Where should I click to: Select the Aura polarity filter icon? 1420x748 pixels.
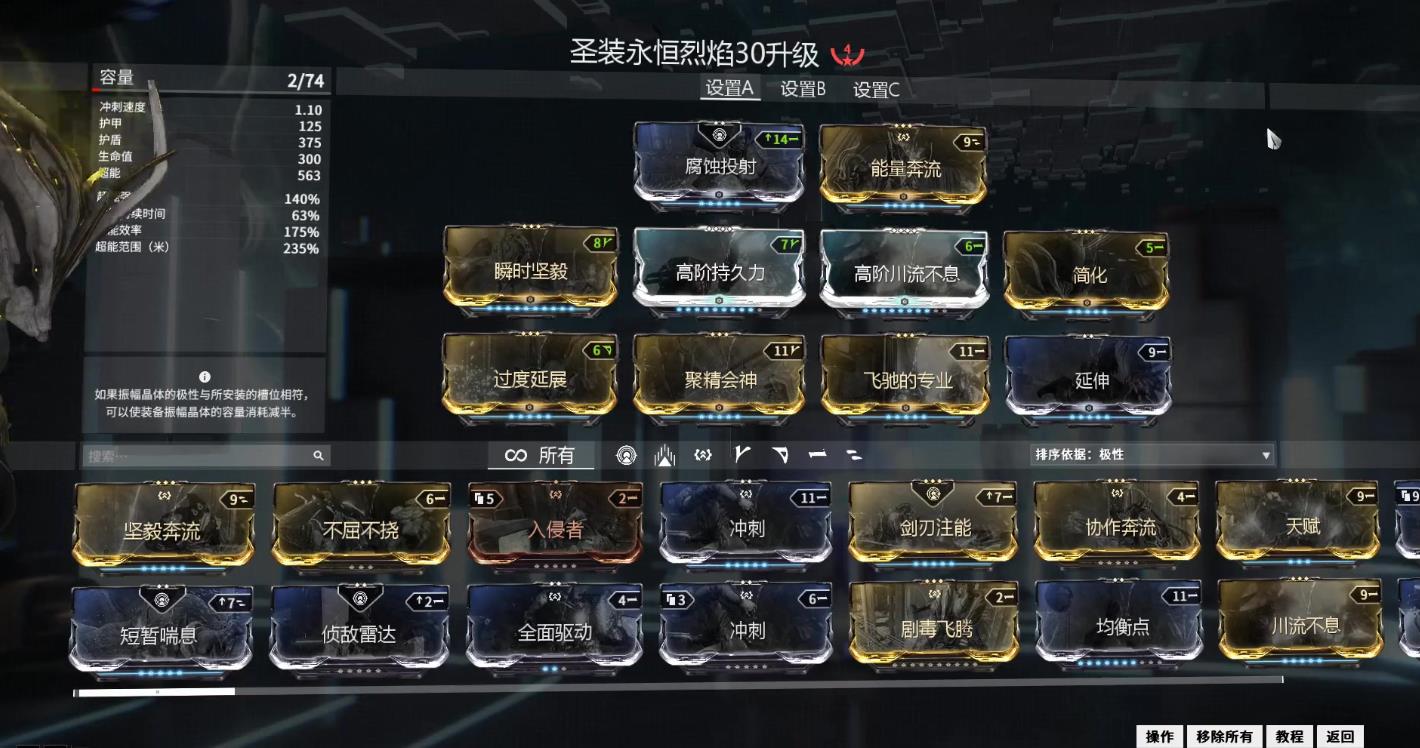tap(627, 455)
